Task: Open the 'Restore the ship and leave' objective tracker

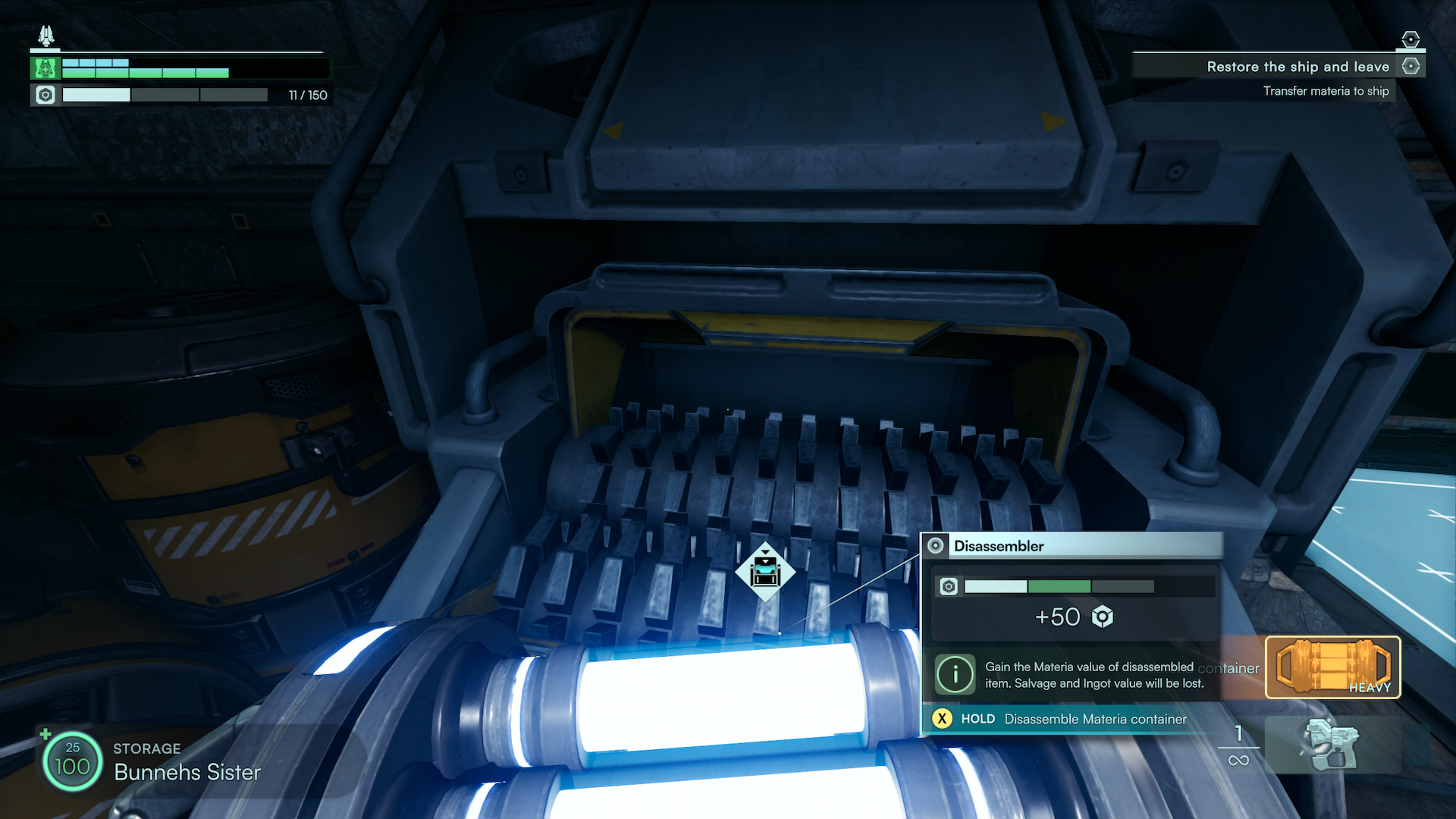Action: coord(1298,67)
